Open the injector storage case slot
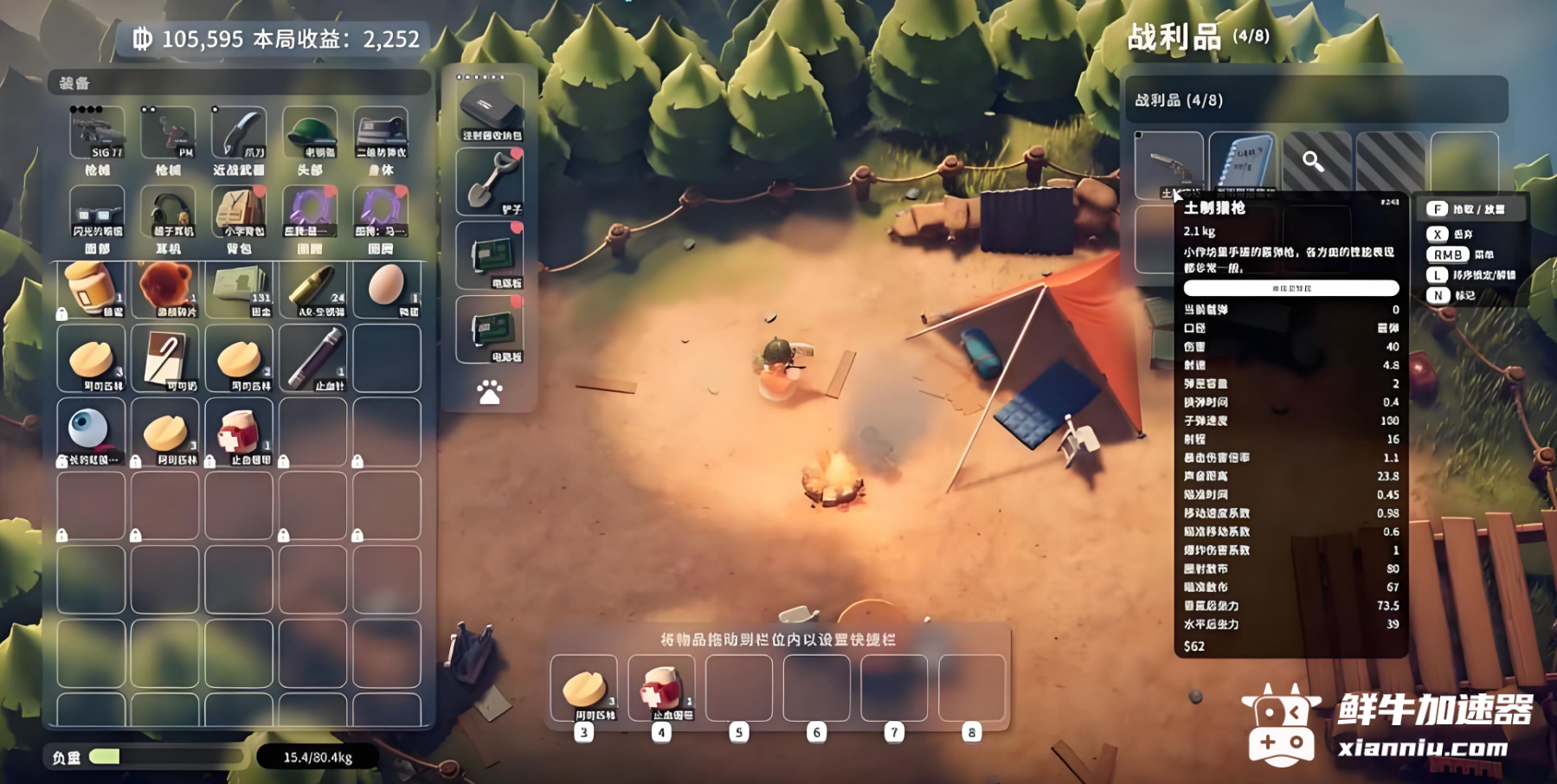The width and height of the screenshot is (1557, 784). point(490,109)
